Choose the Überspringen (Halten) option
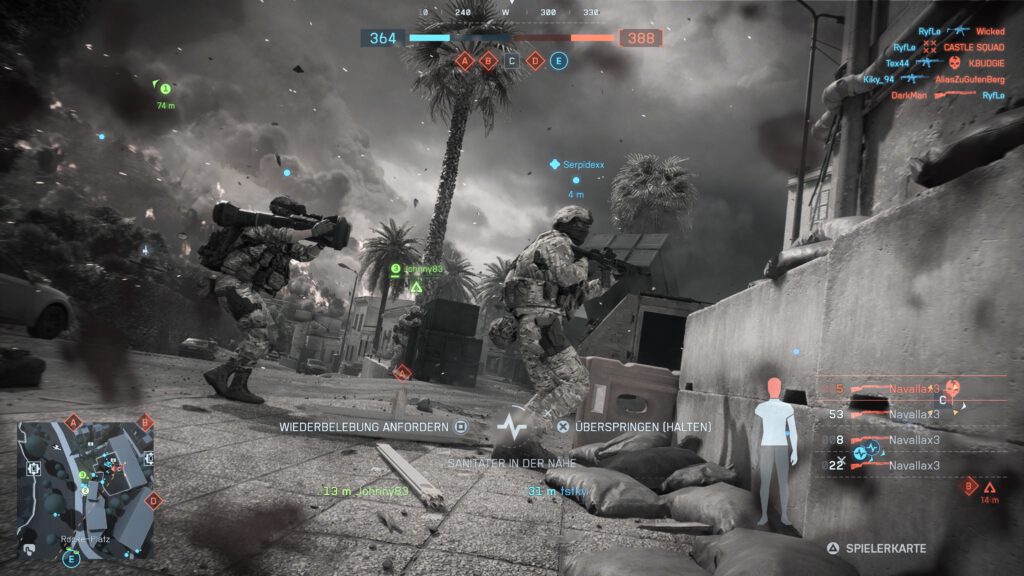This screenshot has width=1024, height=576. (x=634, y=427)
